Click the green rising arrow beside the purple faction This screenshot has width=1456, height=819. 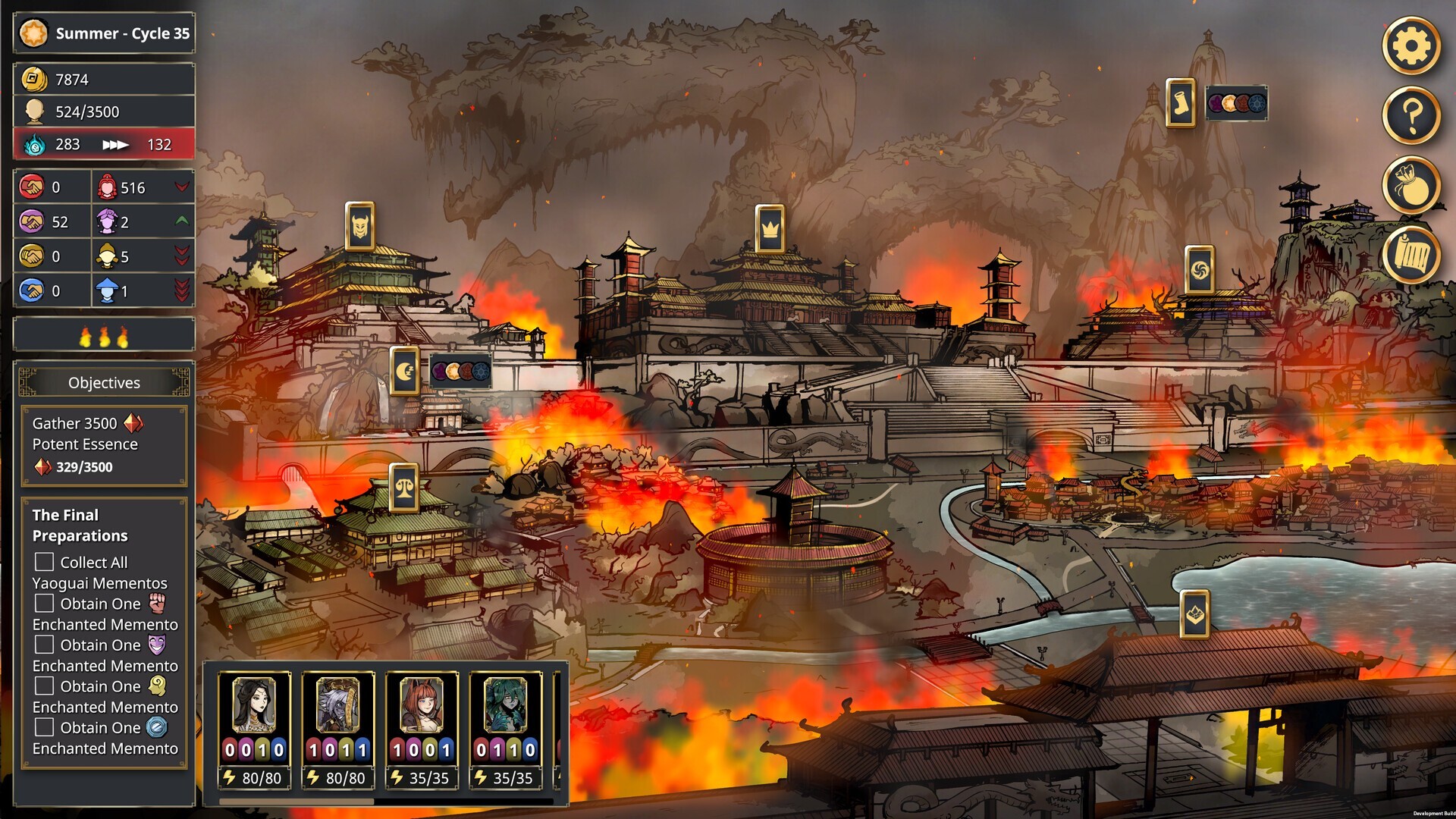pyautogui.click(x=180, y=221)
